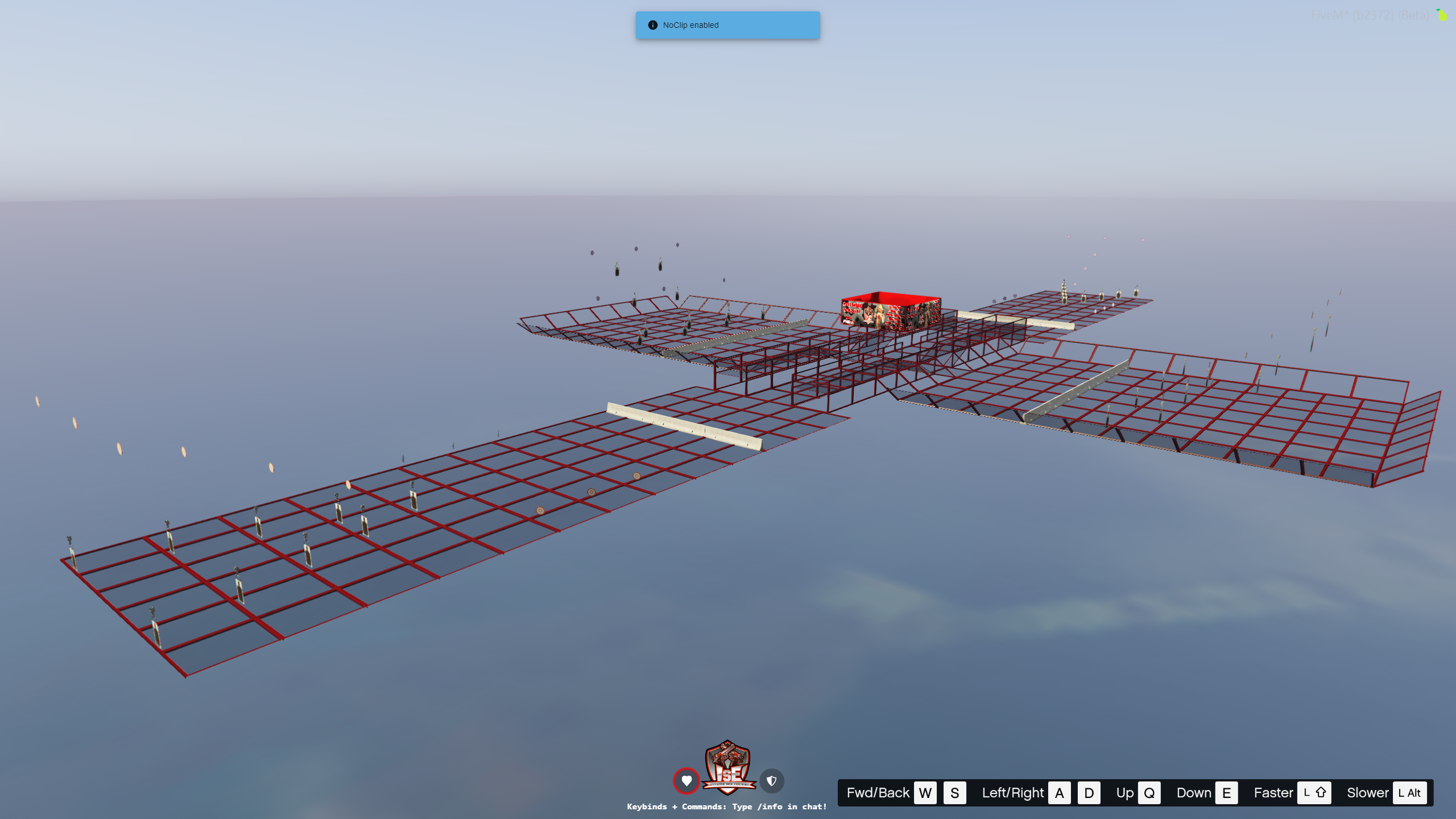Click the heart health icon
Viewport: 1456px width, 819px height.
point(686,781)
